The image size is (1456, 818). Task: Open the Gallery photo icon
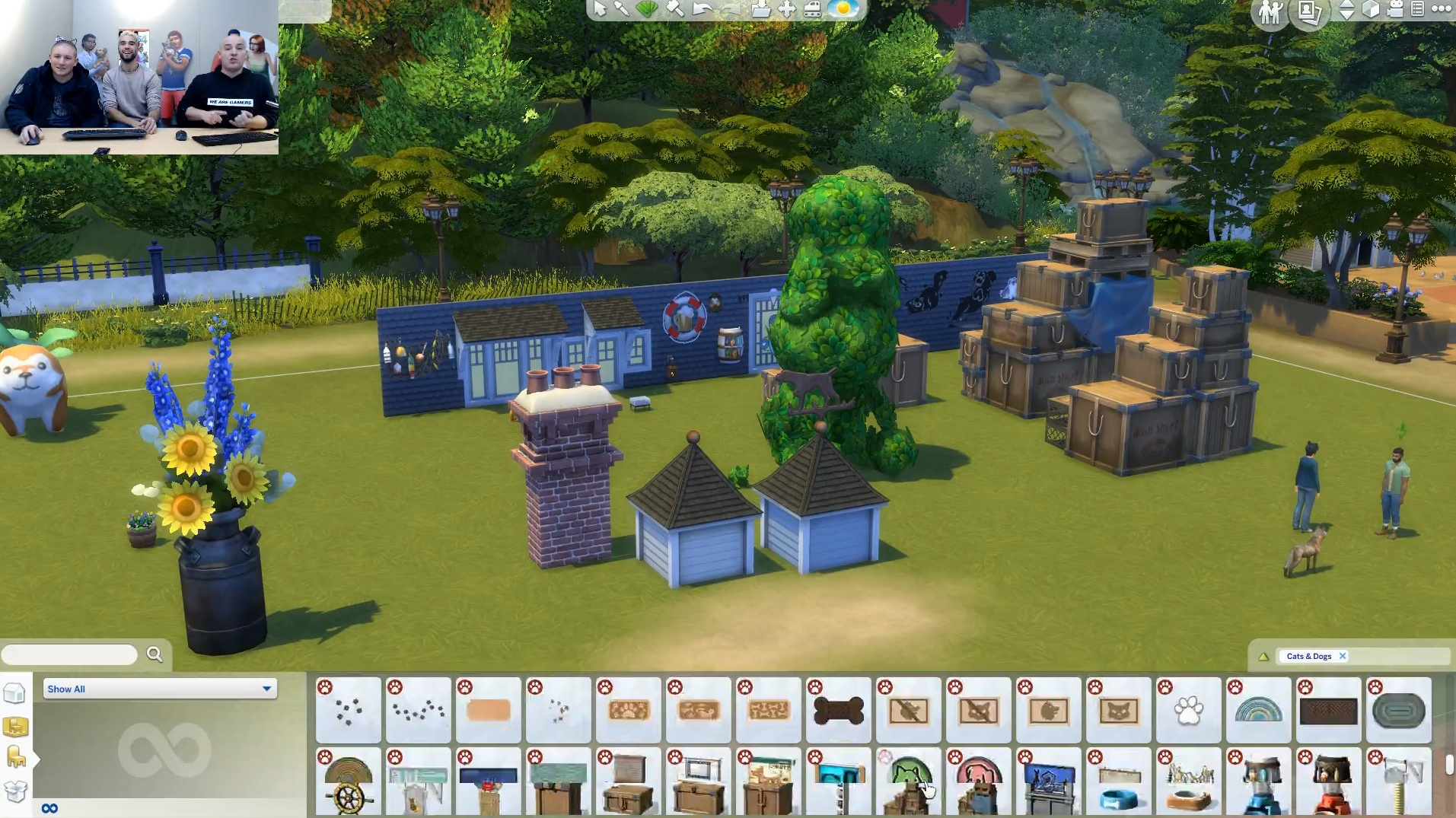[1308, 11]
